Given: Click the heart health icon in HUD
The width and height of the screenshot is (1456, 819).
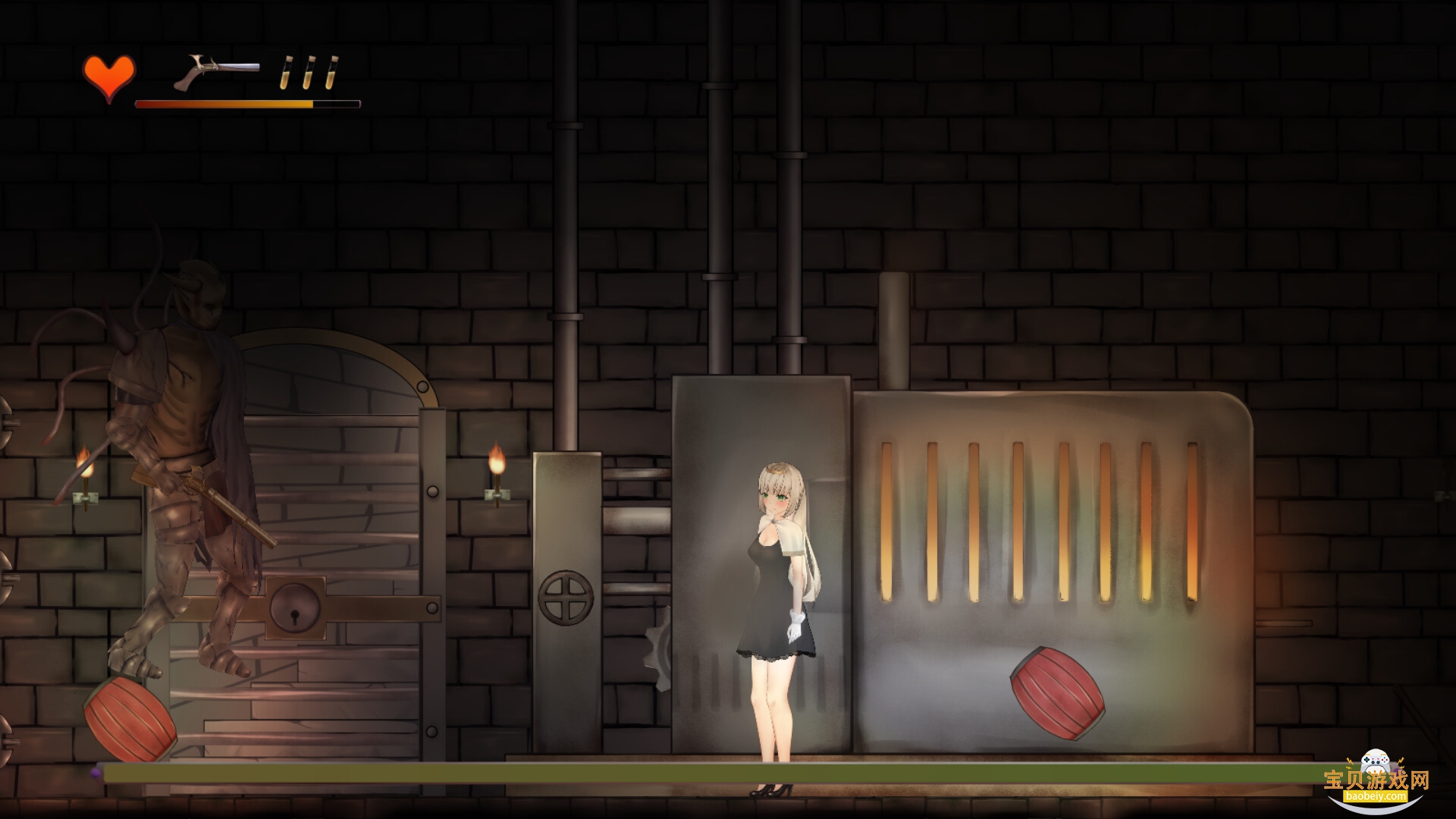Looking at the screenshot, I should pos(108,75).
